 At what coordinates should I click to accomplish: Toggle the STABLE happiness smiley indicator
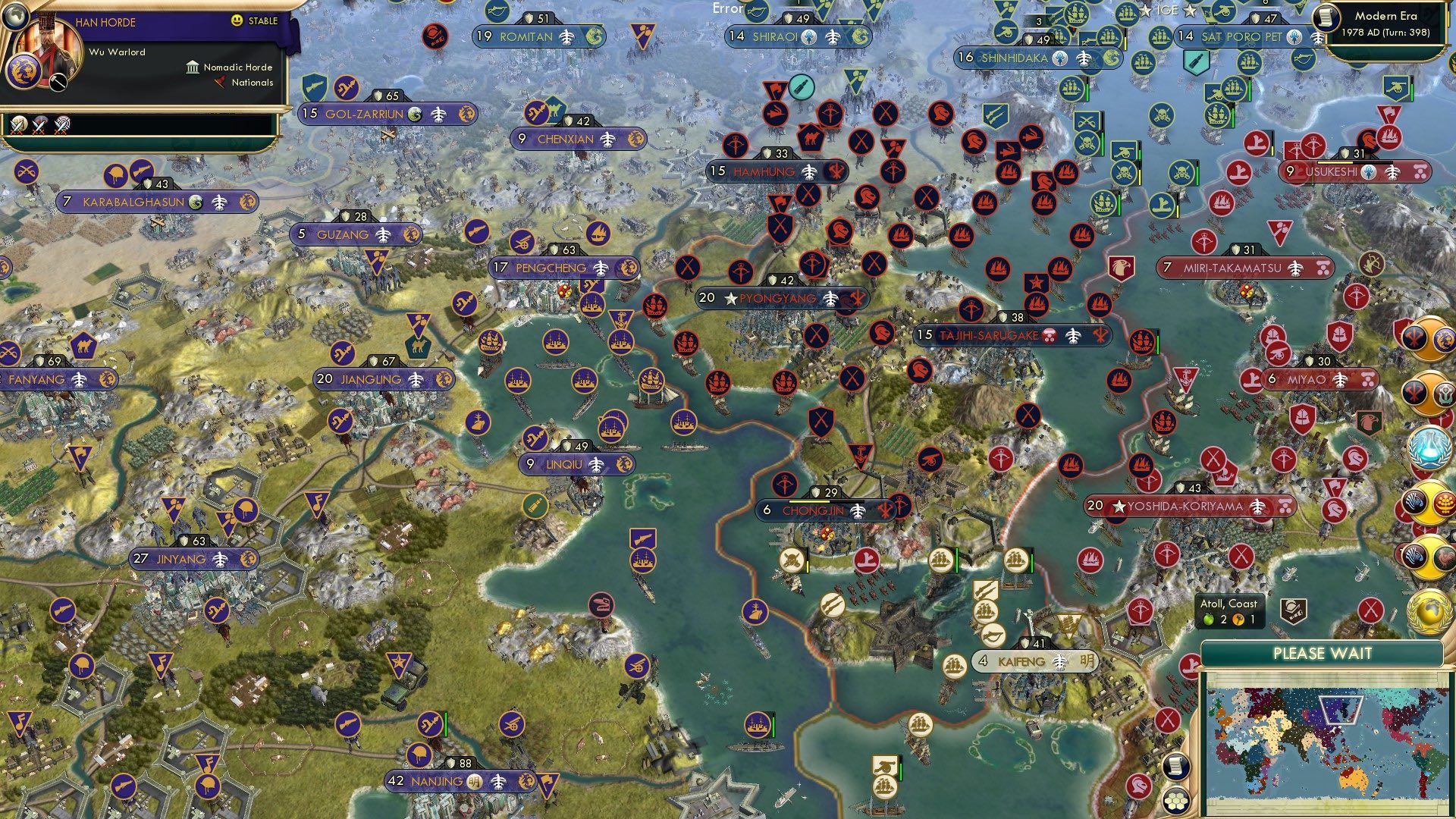236,20
